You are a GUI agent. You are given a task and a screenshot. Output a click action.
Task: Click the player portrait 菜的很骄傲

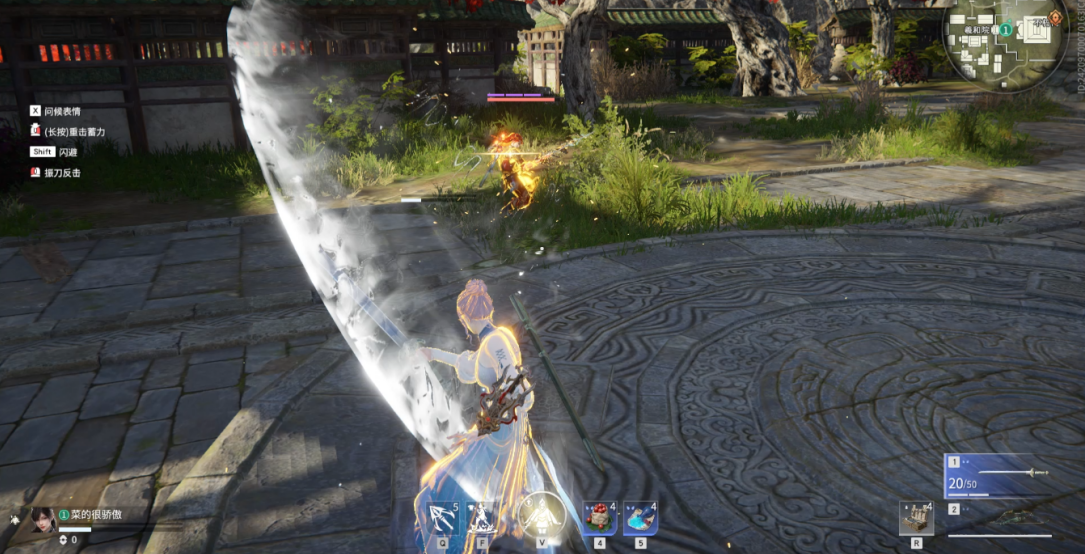pos(42,517)
